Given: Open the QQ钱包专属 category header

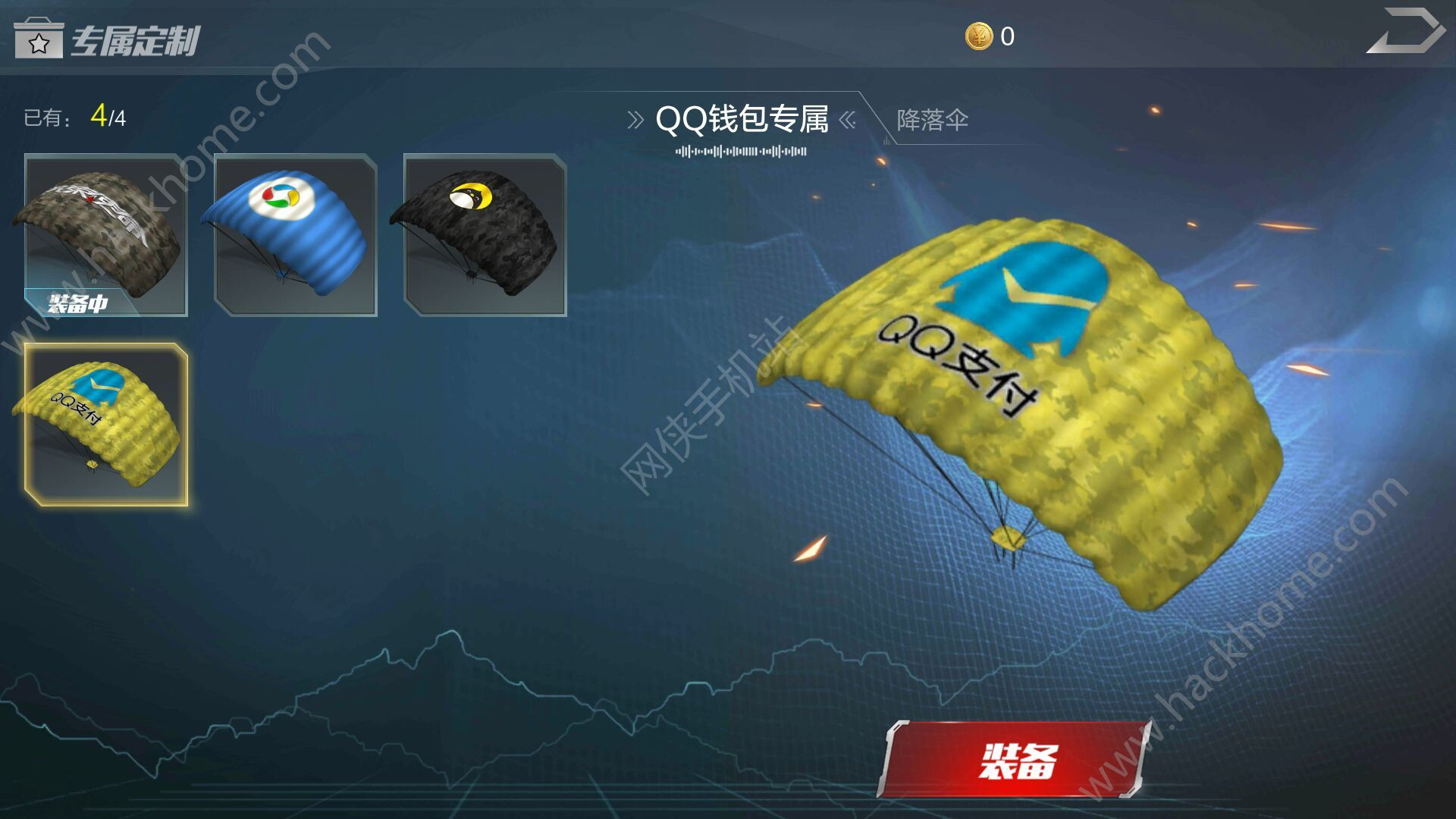Looking at the screenshot, I should pos(743,118).
